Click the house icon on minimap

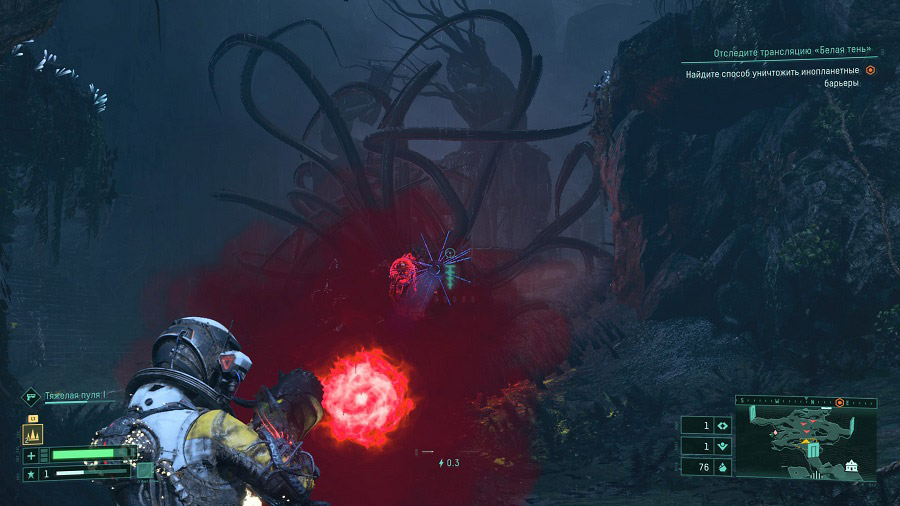[x=851, y=466]
